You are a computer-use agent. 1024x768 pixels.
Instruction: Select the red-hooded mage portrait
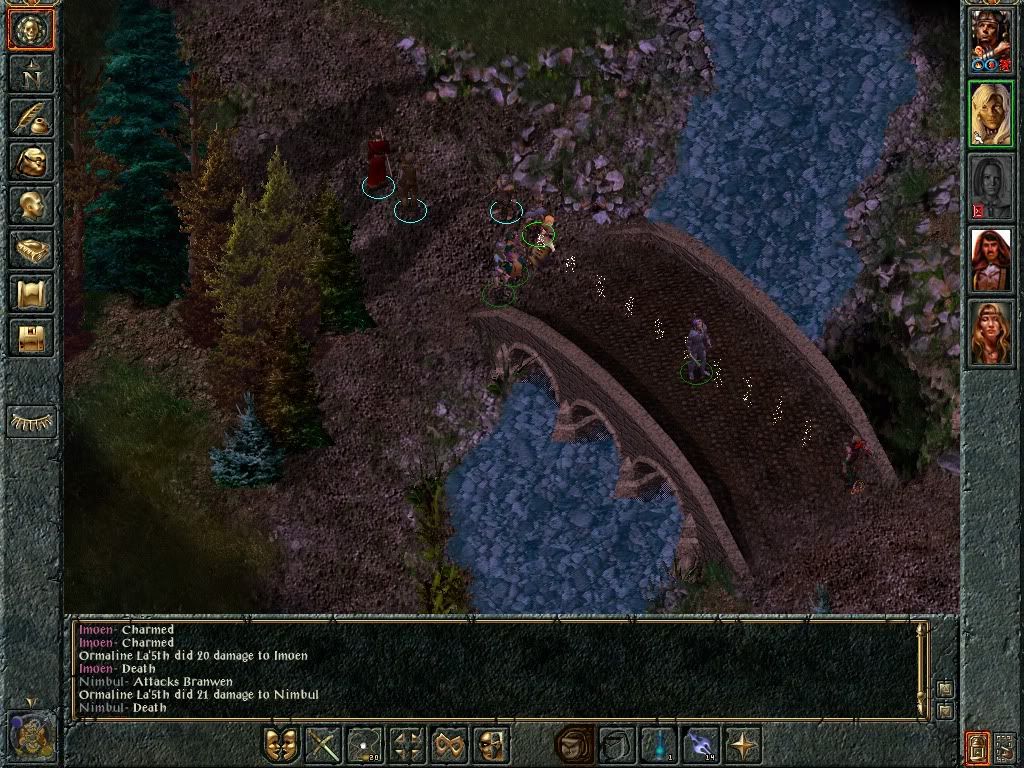[991, 260]
